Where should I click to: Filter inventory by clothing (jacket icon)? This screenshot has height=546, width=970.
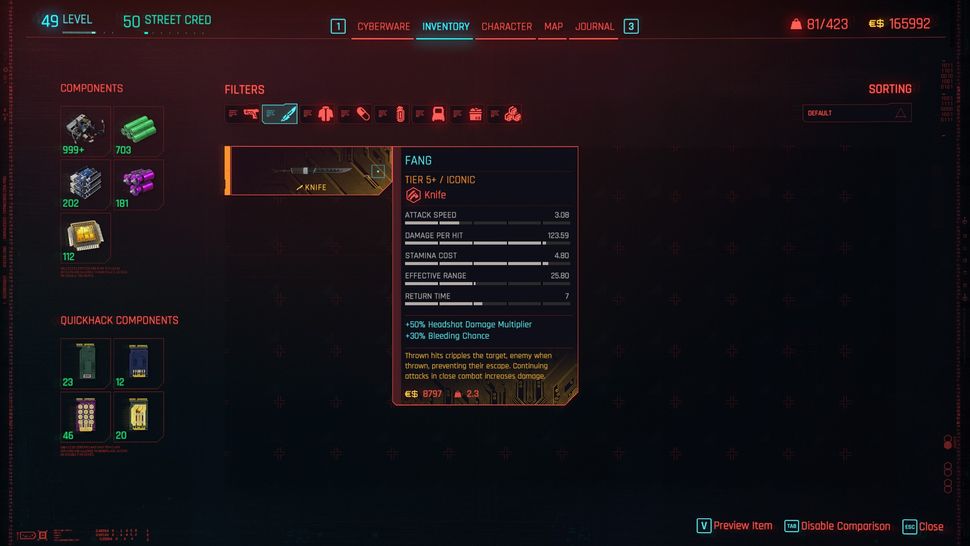point(326,114)
